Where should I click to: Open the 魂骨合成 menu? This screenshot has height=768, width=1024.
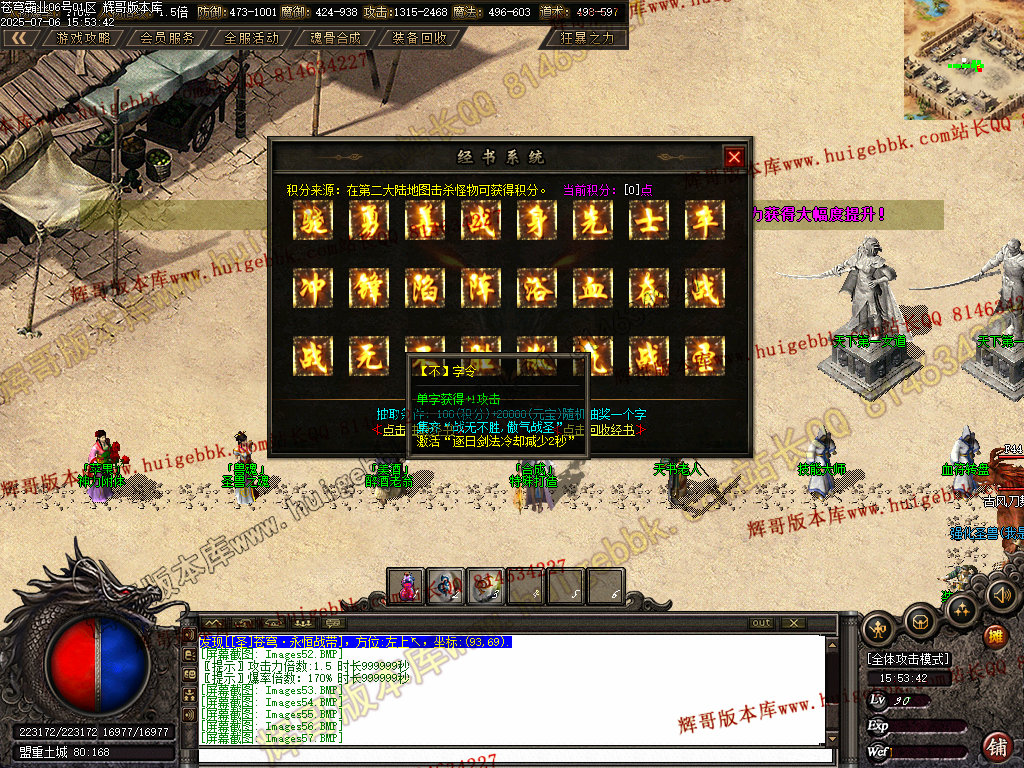pyautogui.click(x=335, y=38)
